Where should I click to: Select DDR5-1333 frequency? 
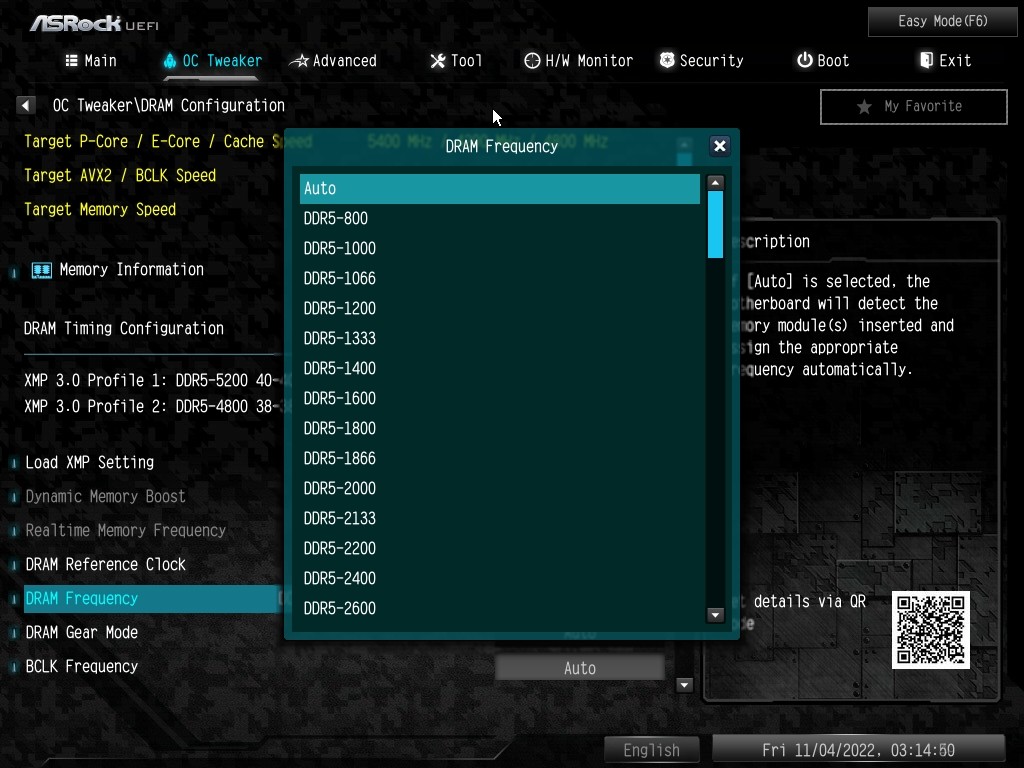pos(499,339)
